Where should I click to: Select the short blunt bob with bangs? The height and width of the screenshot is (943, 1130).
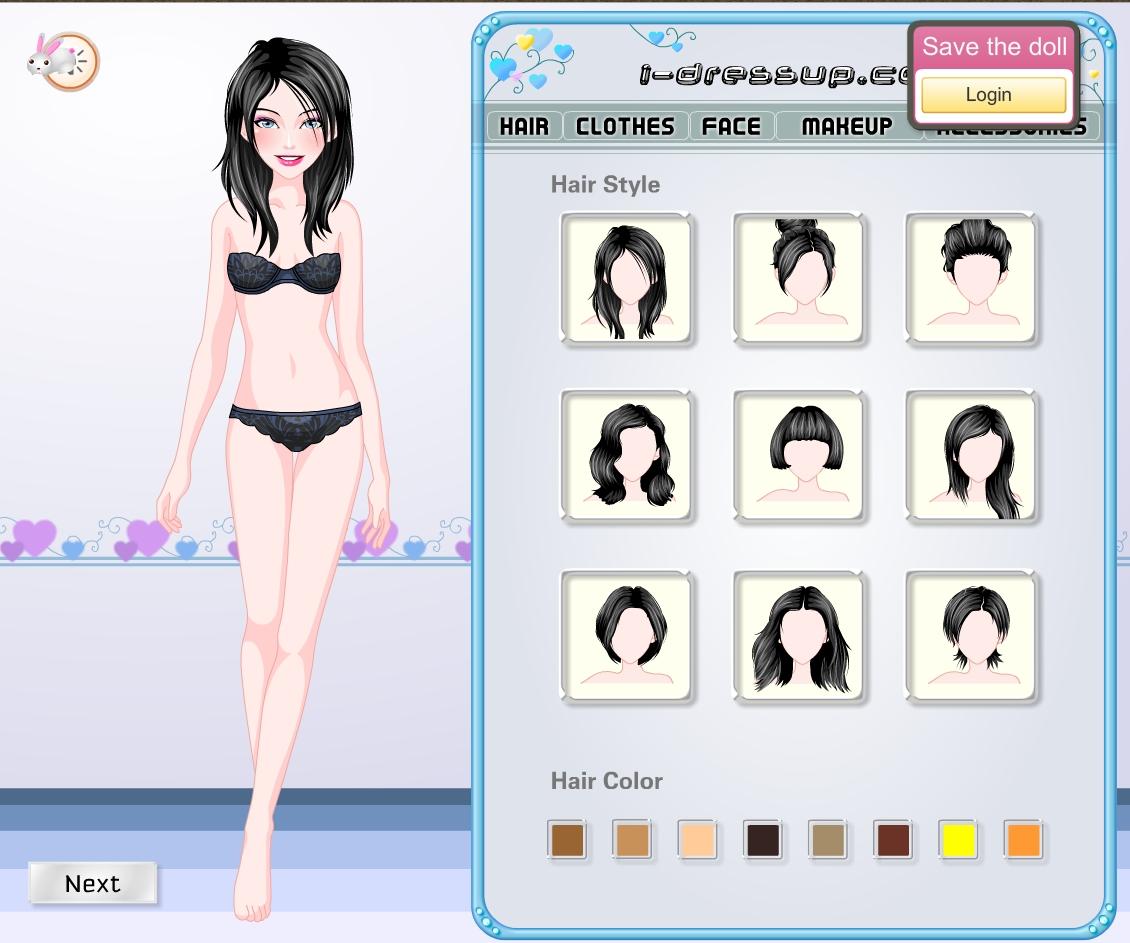click(x=798, y=456)
